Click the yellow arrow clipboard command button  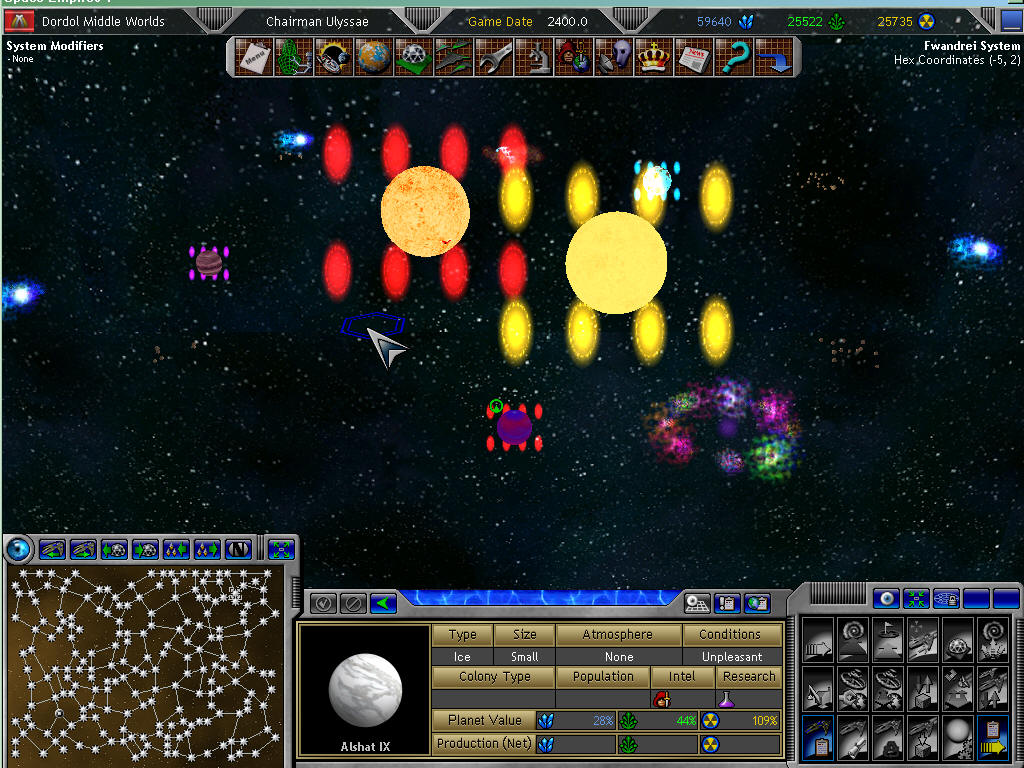click(994, 737)
